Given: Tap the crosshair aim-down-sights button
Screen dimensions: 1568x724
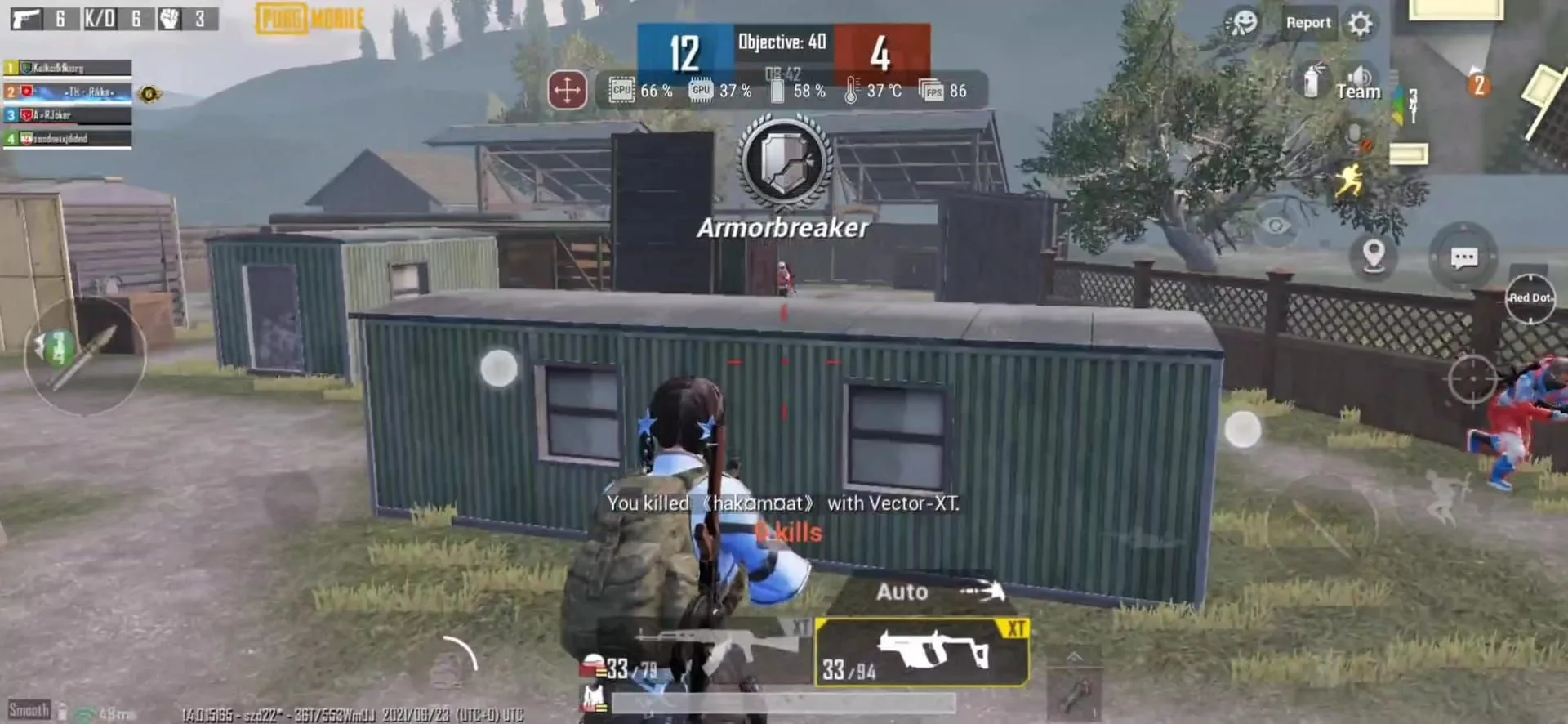Looking at the screenshot, I should [1472, 378].
